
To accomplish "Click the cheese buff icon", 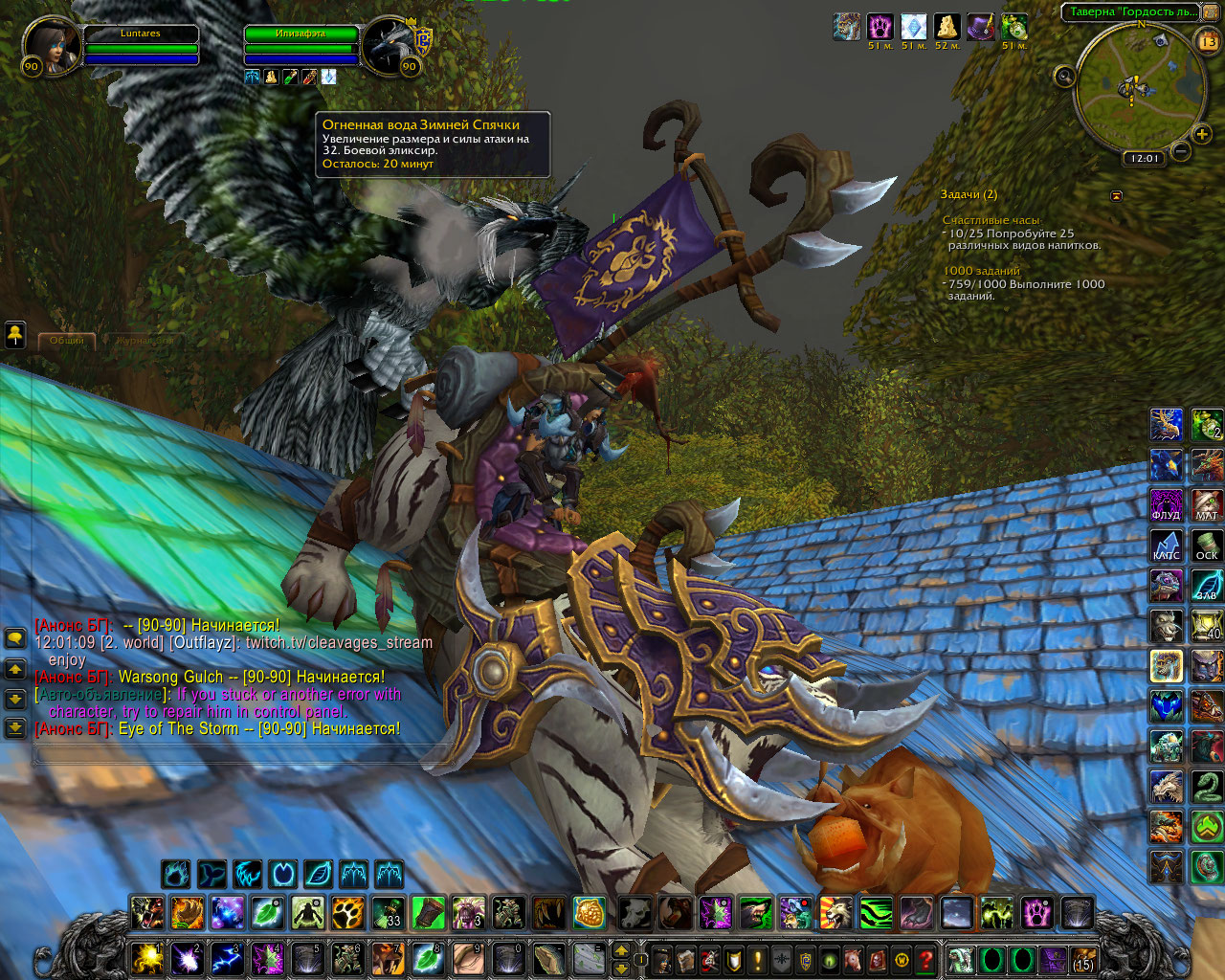I will click(x=947, y=27).
